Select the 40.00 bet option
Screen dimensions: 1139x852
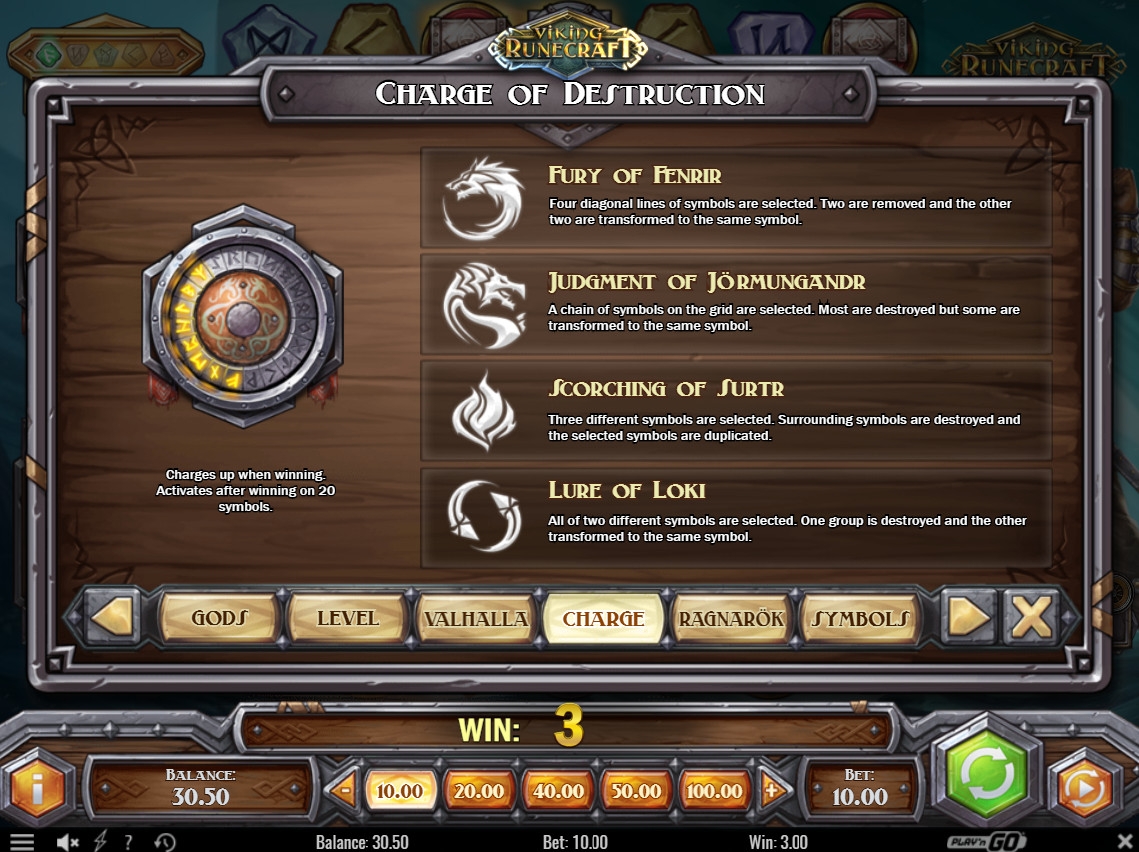(558, 791)
